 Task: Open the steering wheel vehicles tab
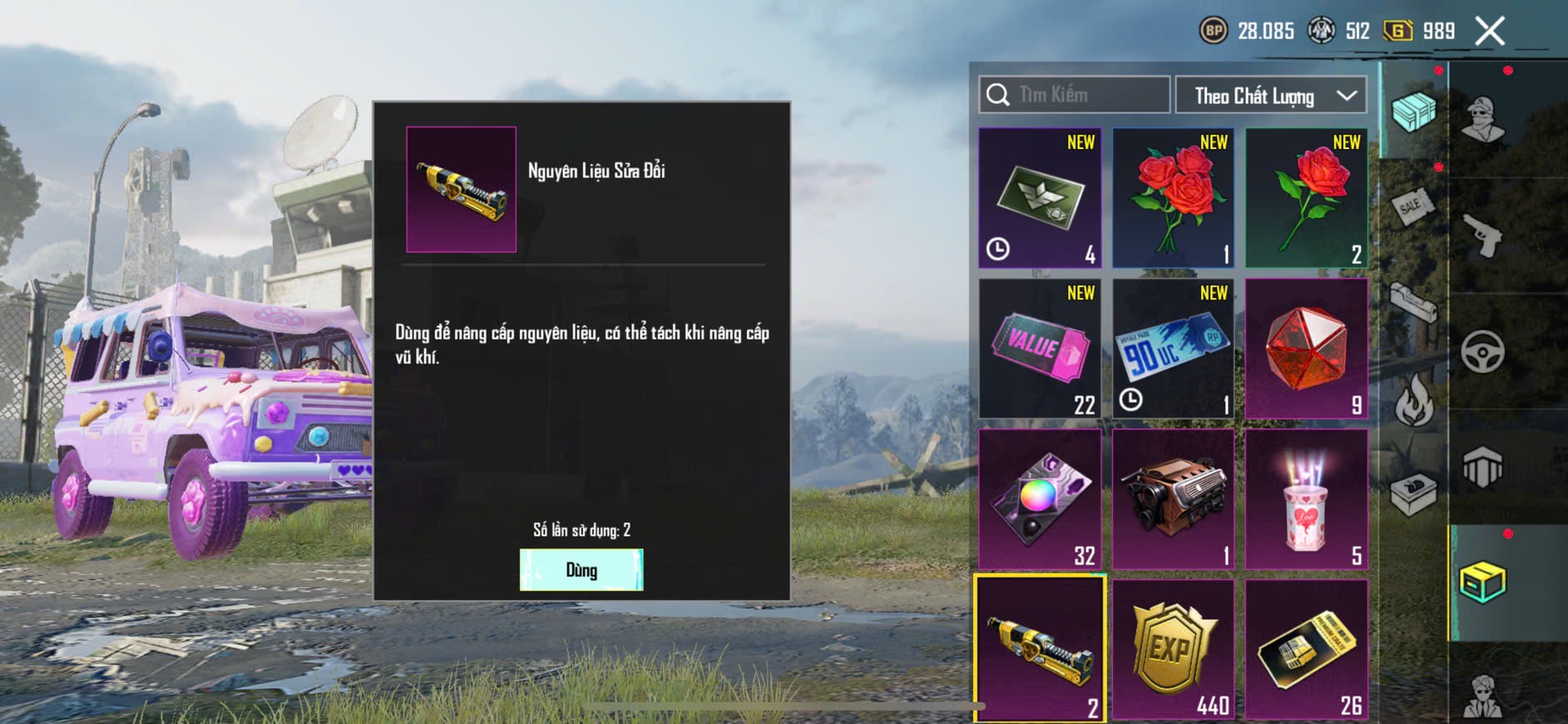1482,351
